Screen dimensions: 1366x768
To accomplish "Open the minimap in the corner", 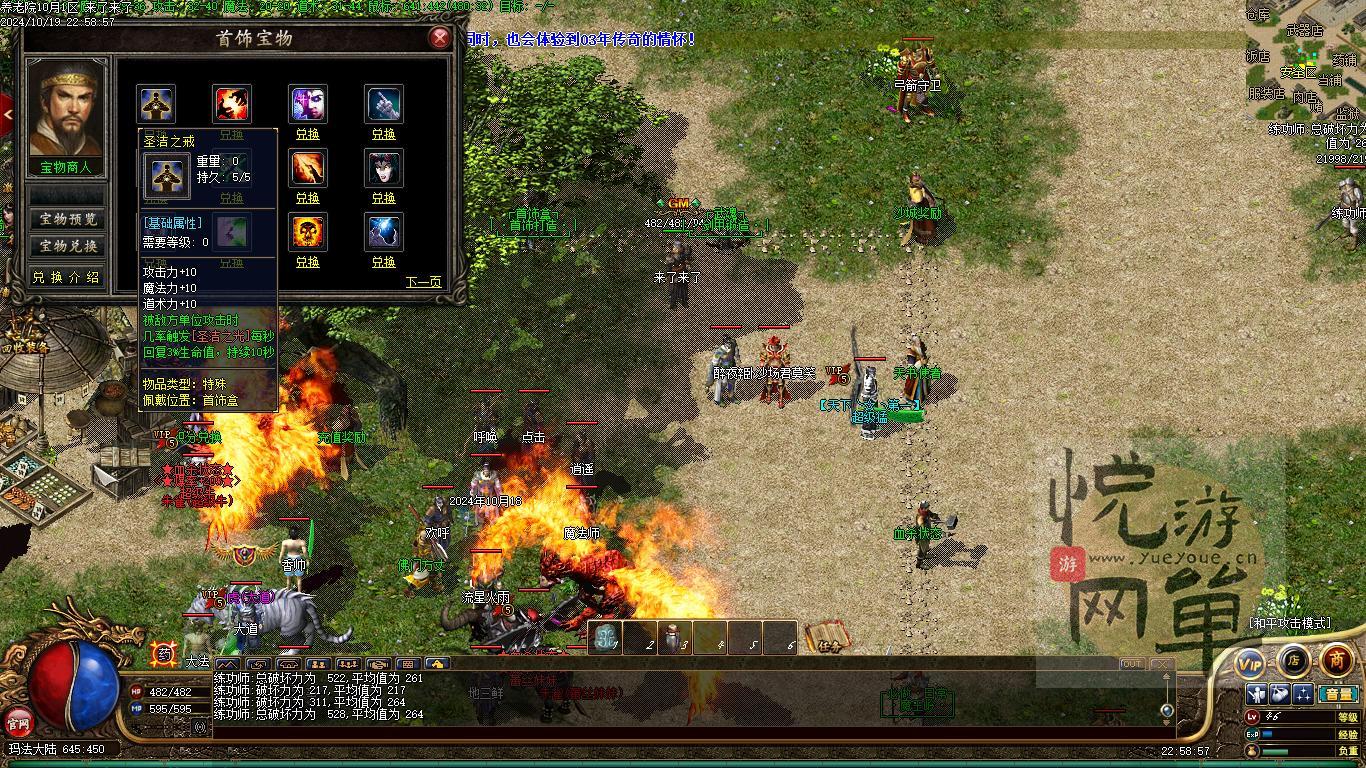I will [x=1305, y=60].
